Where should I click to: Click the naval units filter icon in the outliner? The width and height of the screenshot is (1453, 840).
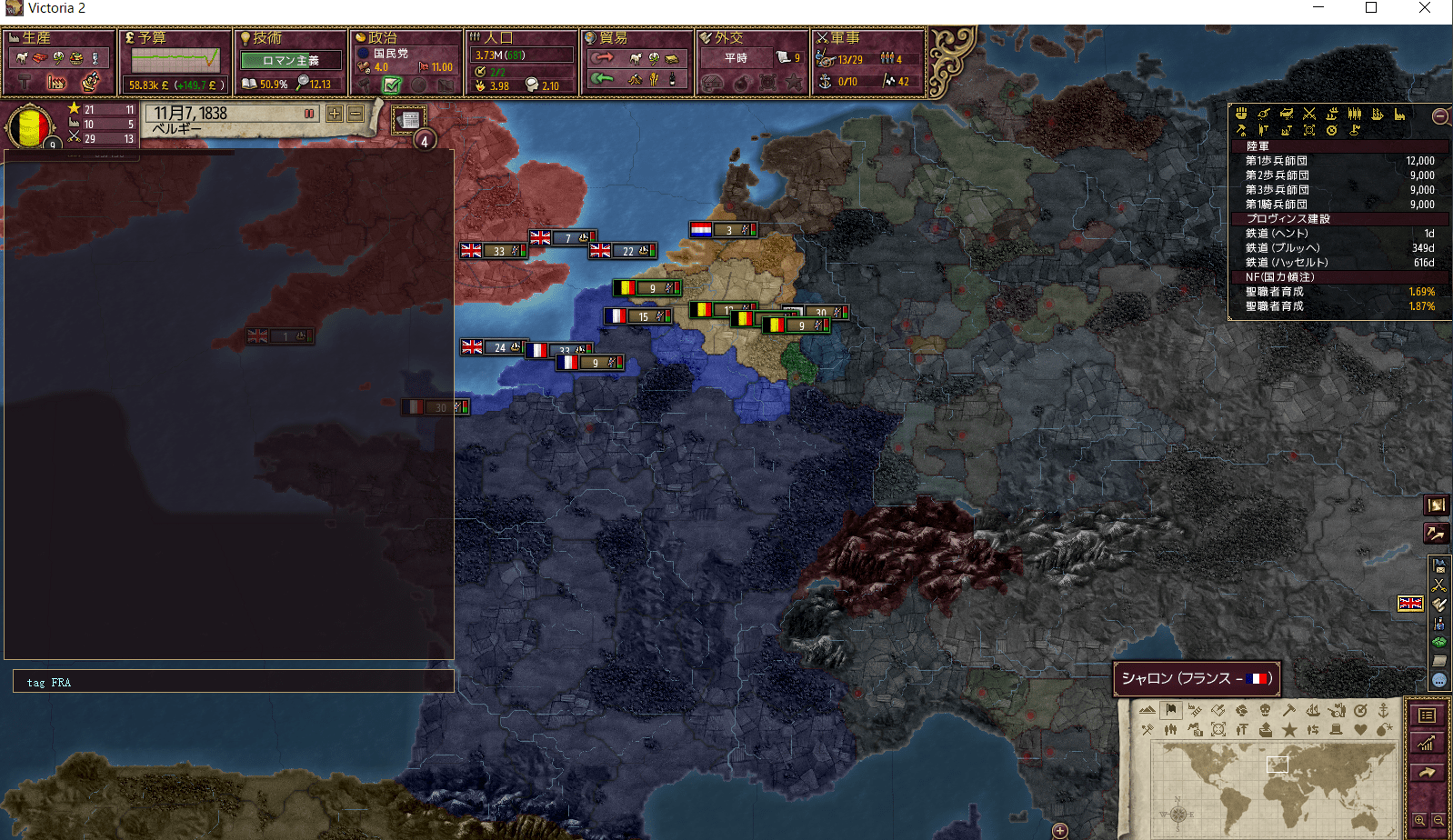tap(1377, 115)
